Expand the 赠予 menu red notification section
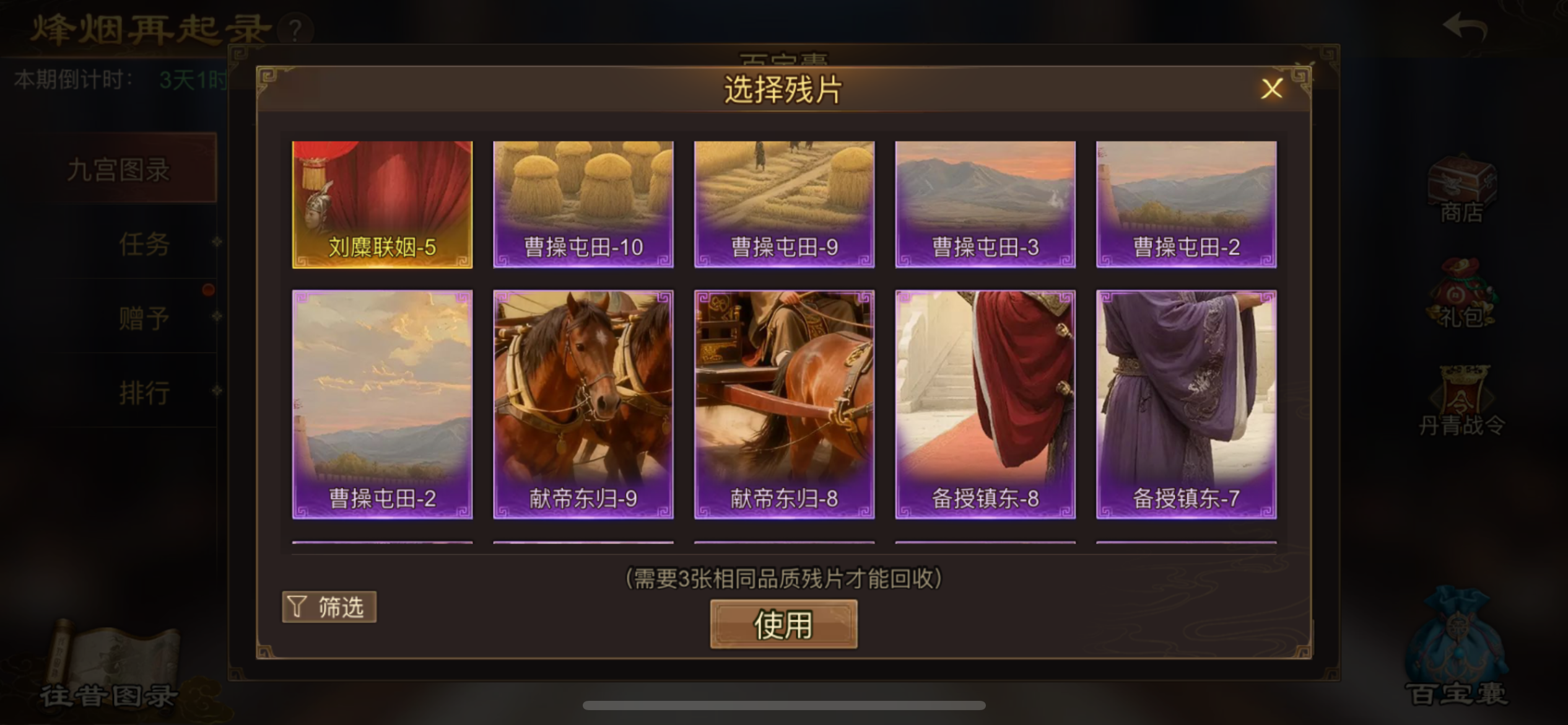Screen dimensions: 1568x725 (144, 317)
